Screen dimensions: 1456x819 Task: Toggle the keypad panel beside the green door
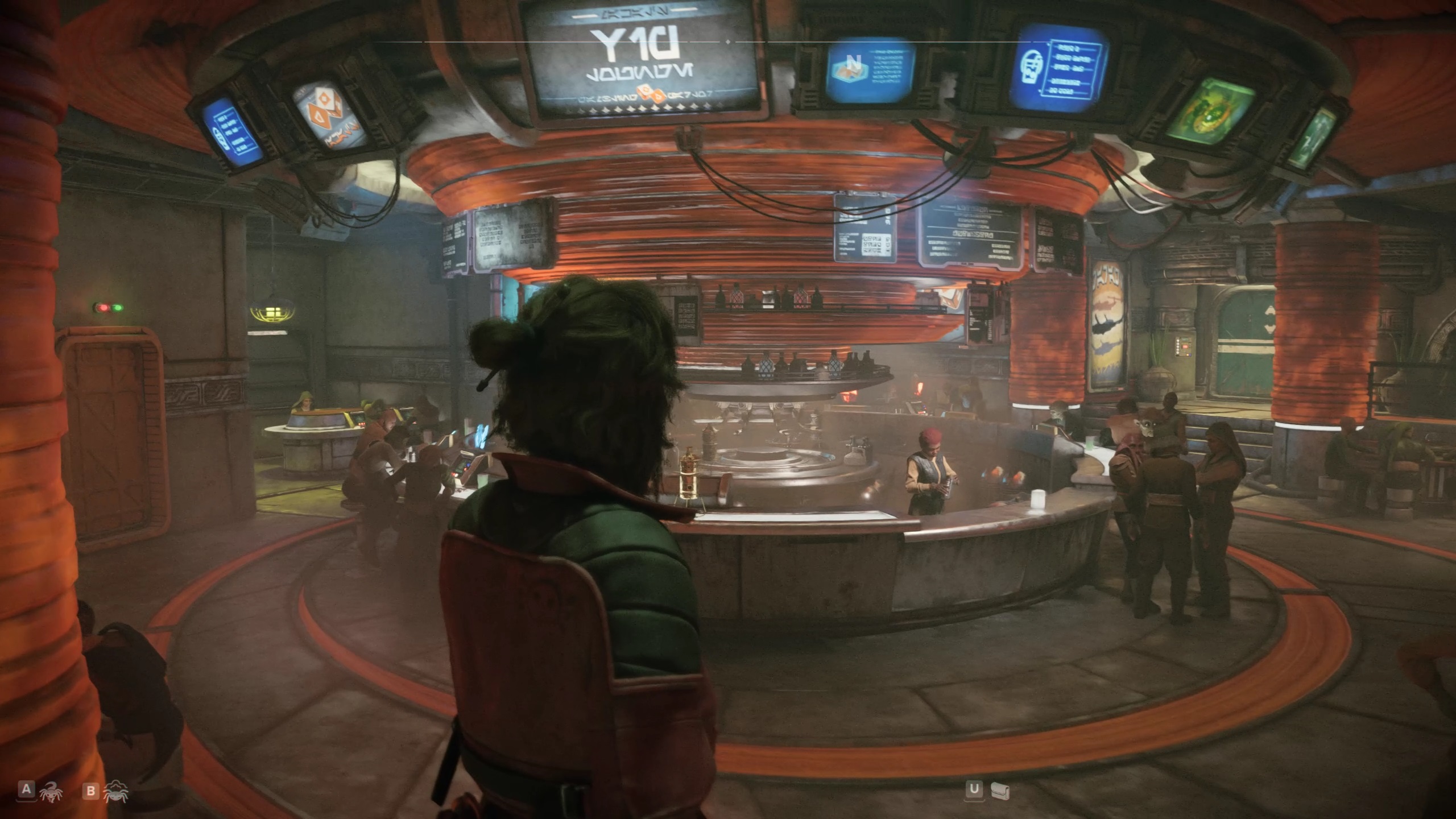pos(1184,348)
